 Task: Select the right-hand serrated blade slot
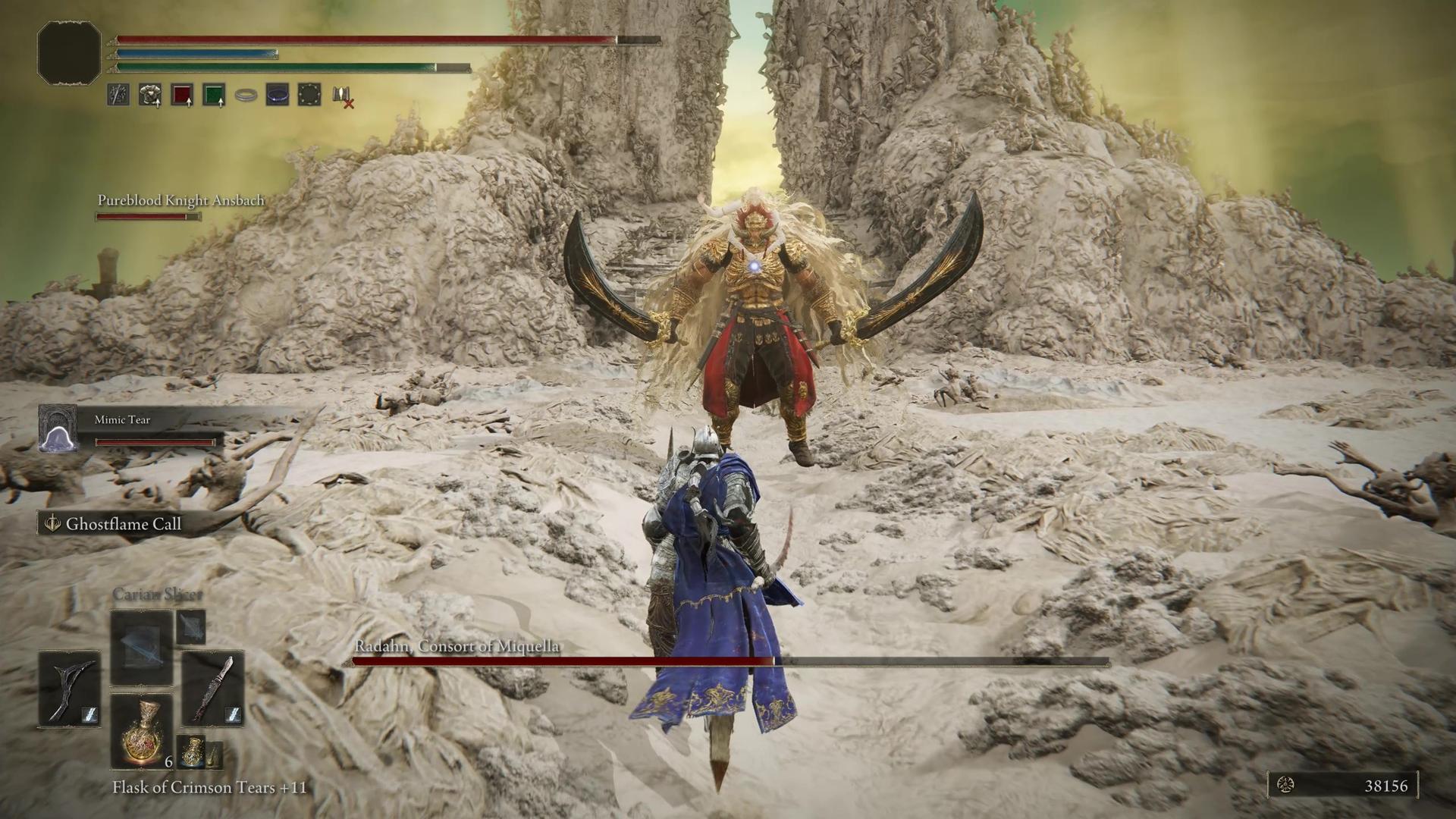click(213, 689)
